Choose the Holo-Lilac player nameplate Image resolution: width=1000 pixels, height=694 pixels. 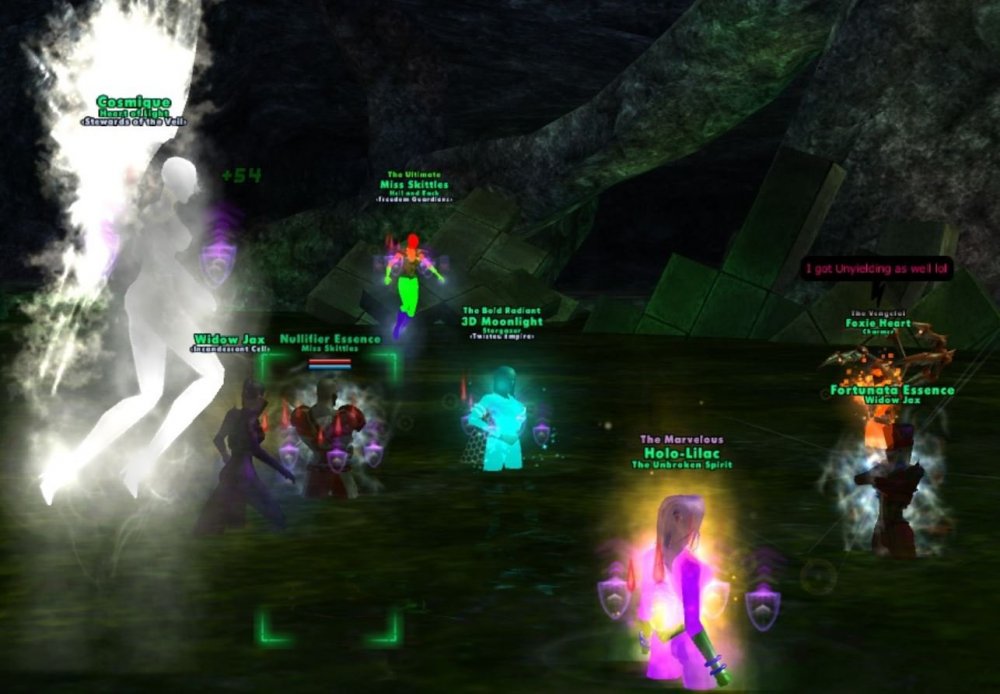pos(680,451)
